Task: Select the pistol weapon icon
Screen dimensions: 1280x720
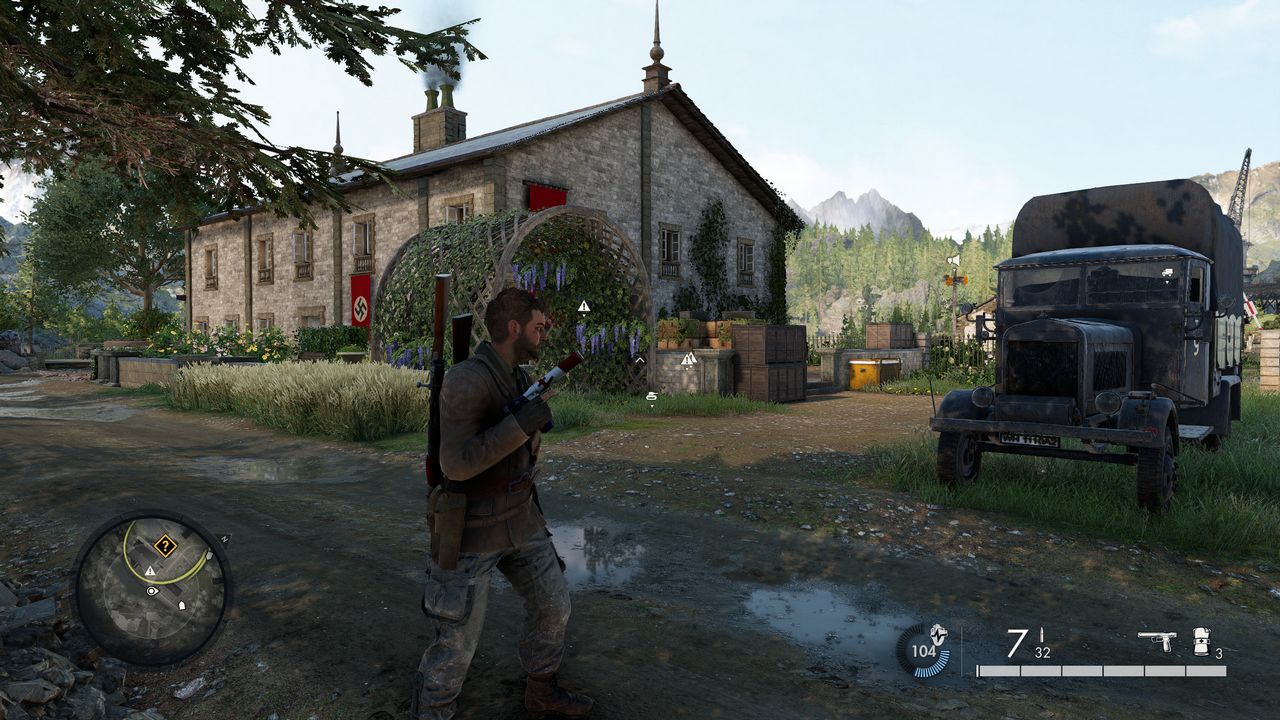Action: coord(1157,641)
